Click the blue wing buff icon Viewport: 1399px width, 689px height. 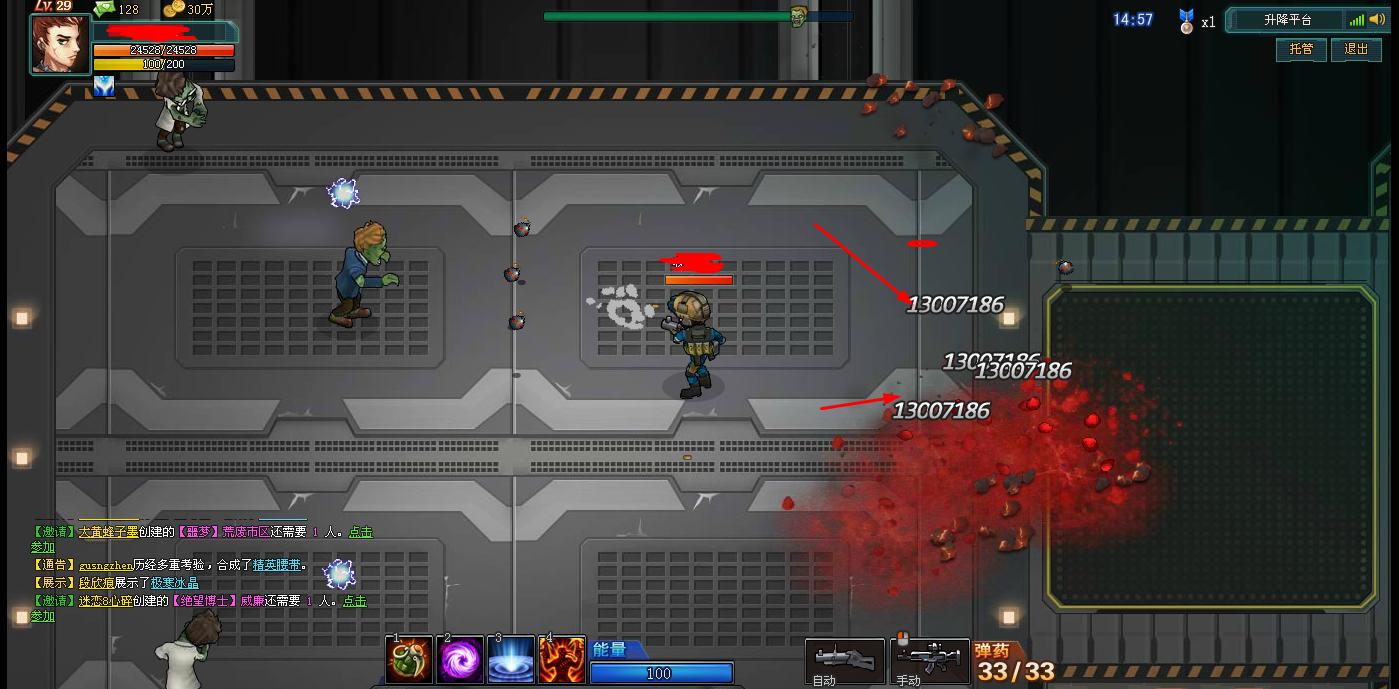[104, 87]
